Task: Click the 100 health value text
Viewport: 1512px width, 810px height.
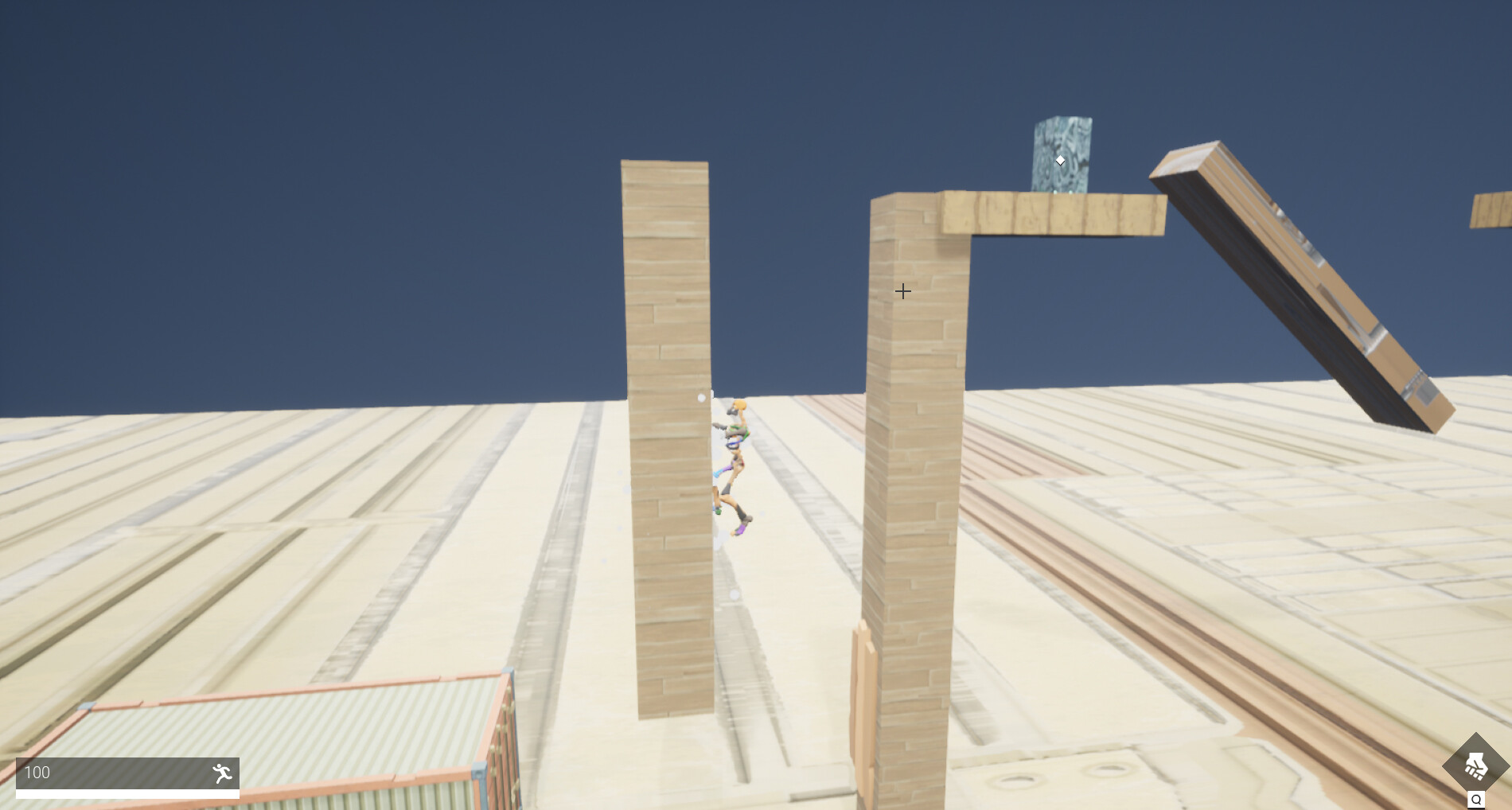Action: pyautogui.click(x=38, y=772)
